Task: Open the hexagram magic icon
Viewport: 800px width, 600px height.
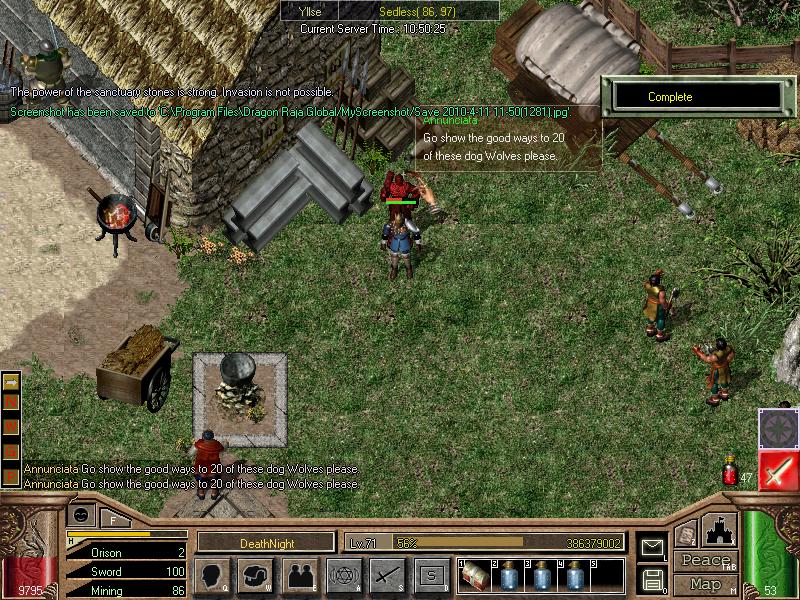Action: click(x=342, y=575)
